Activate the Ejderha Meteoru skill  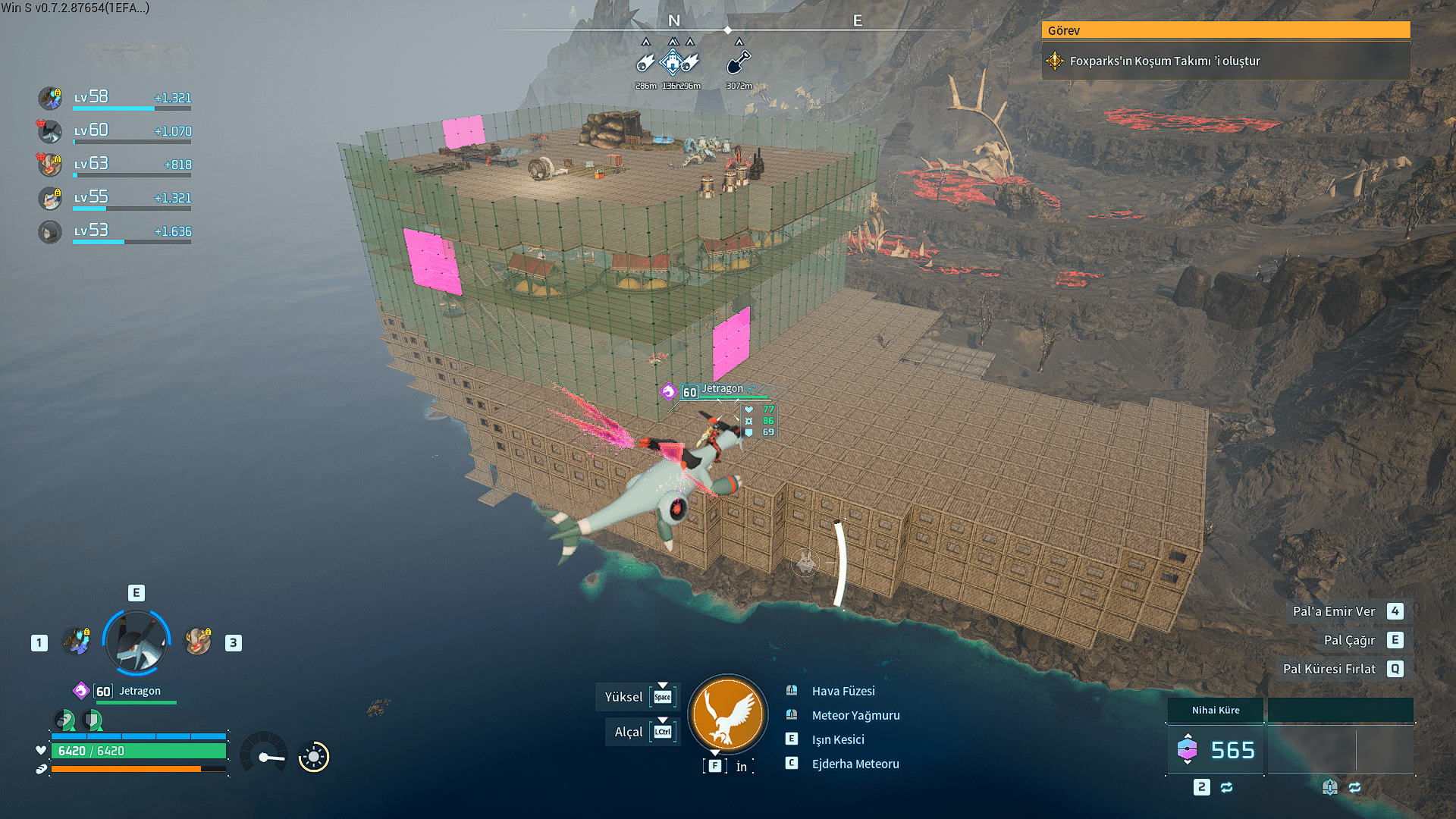855,764
